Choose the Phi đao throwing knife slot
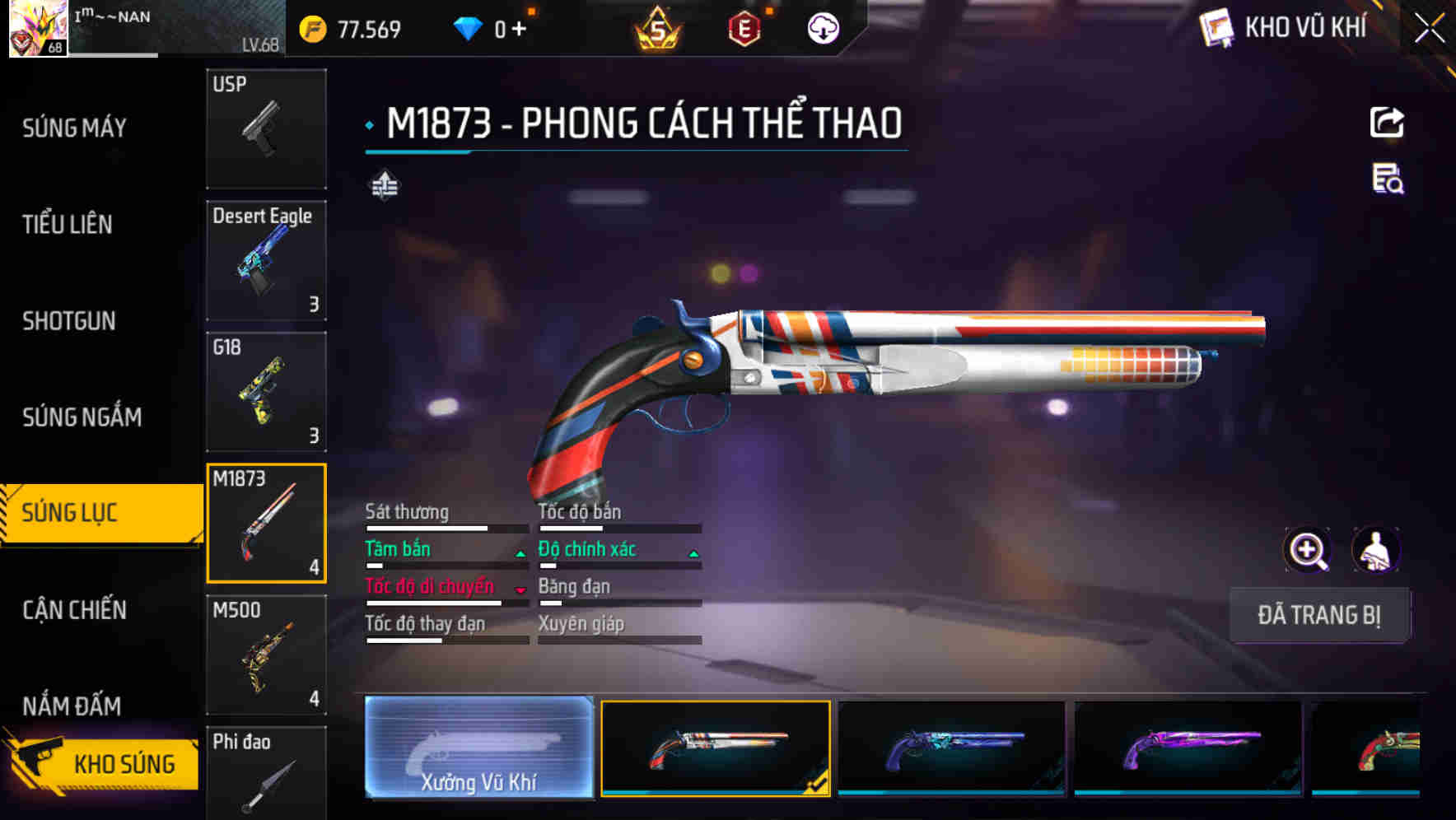The width and height of the screenshot is (1456, 820). click(266, 772)
